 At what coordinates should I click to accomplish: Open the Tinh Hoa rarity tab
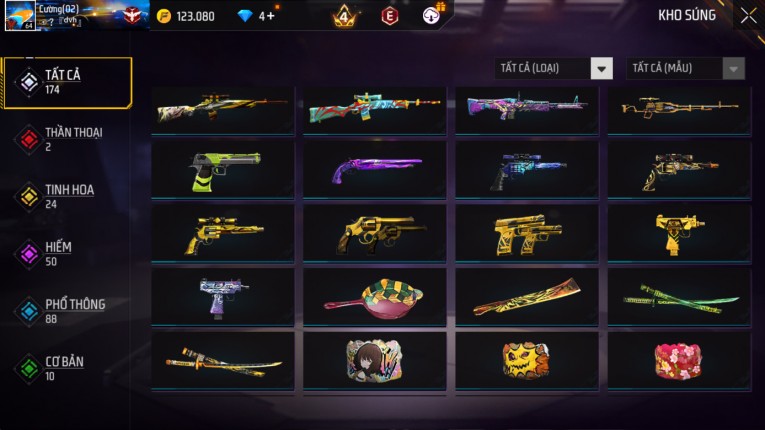pyautogui.click(x=67, y=196)
